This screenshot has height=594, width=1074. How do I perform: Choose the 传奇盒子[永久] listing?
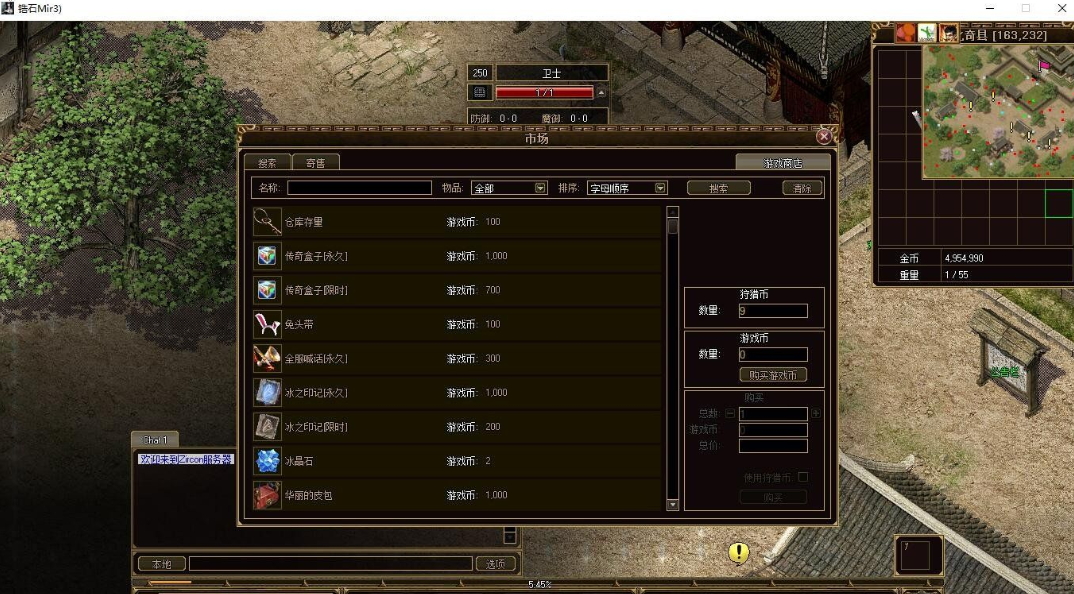pyautogui.click(x=456, y=256)
